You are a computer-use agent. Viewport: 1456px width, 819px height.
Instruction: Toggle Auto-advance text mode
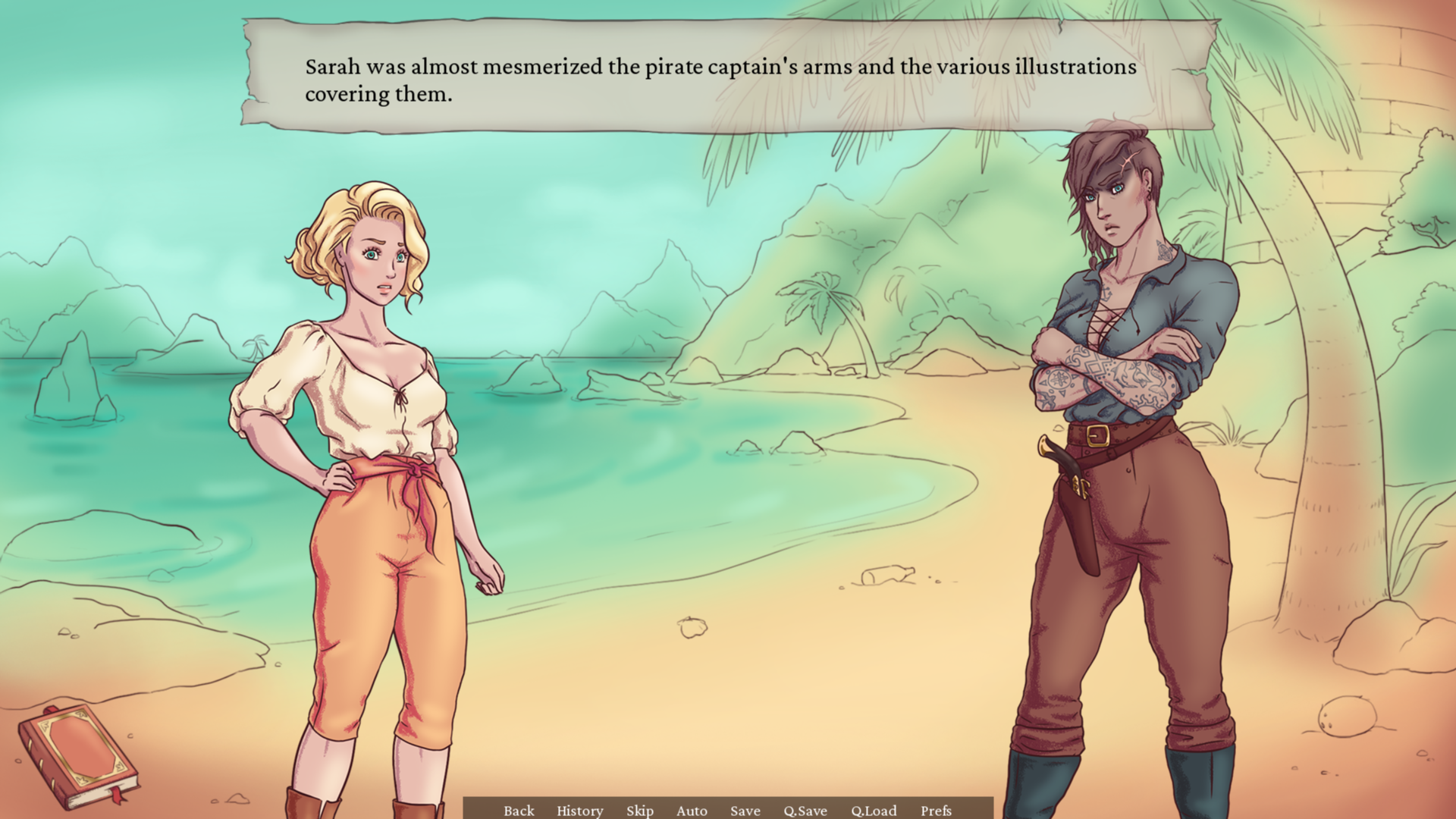690,811
